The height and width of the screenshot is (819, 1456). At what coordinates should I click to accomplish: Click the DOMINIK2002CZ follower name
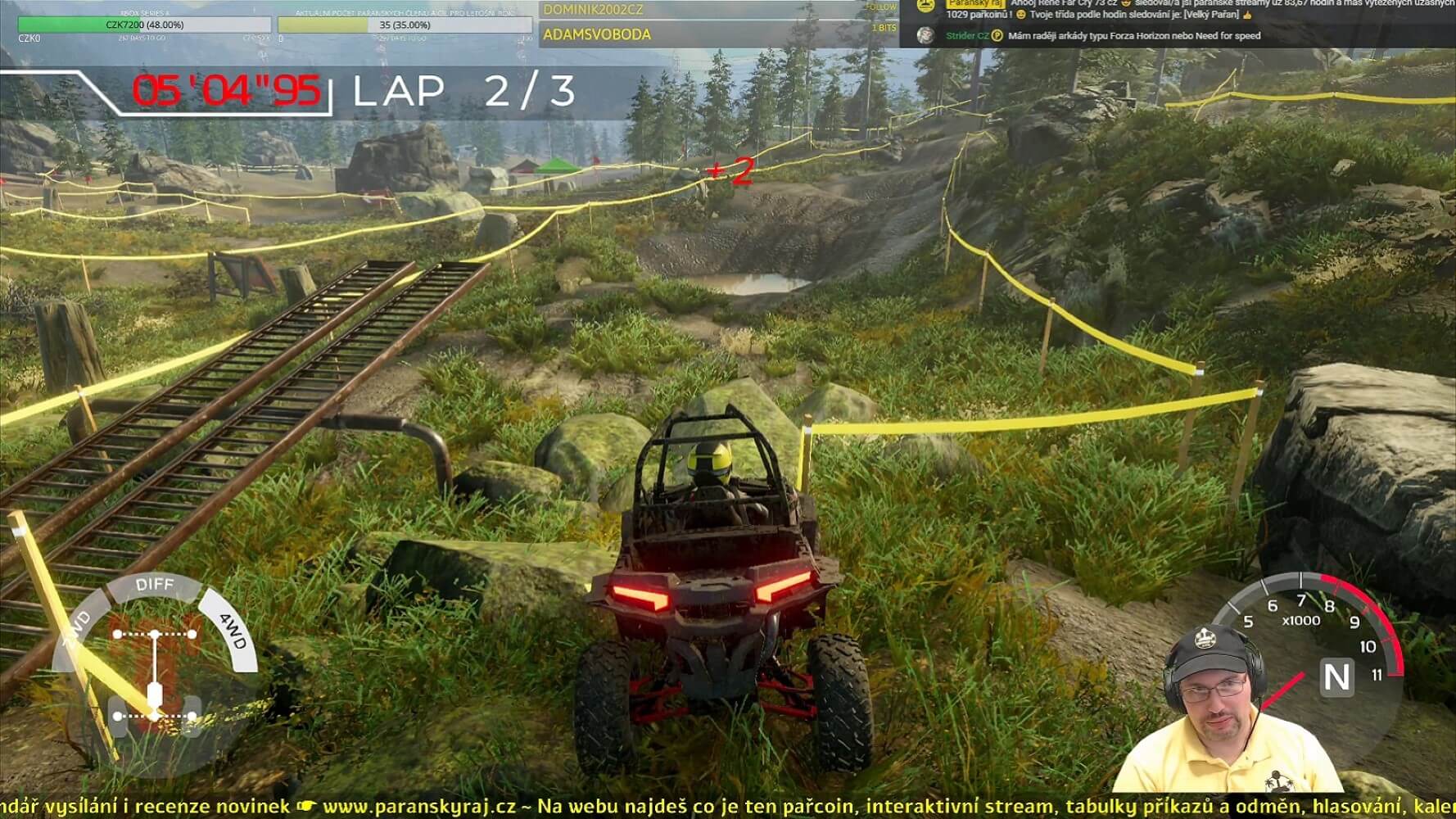(594, 10)
